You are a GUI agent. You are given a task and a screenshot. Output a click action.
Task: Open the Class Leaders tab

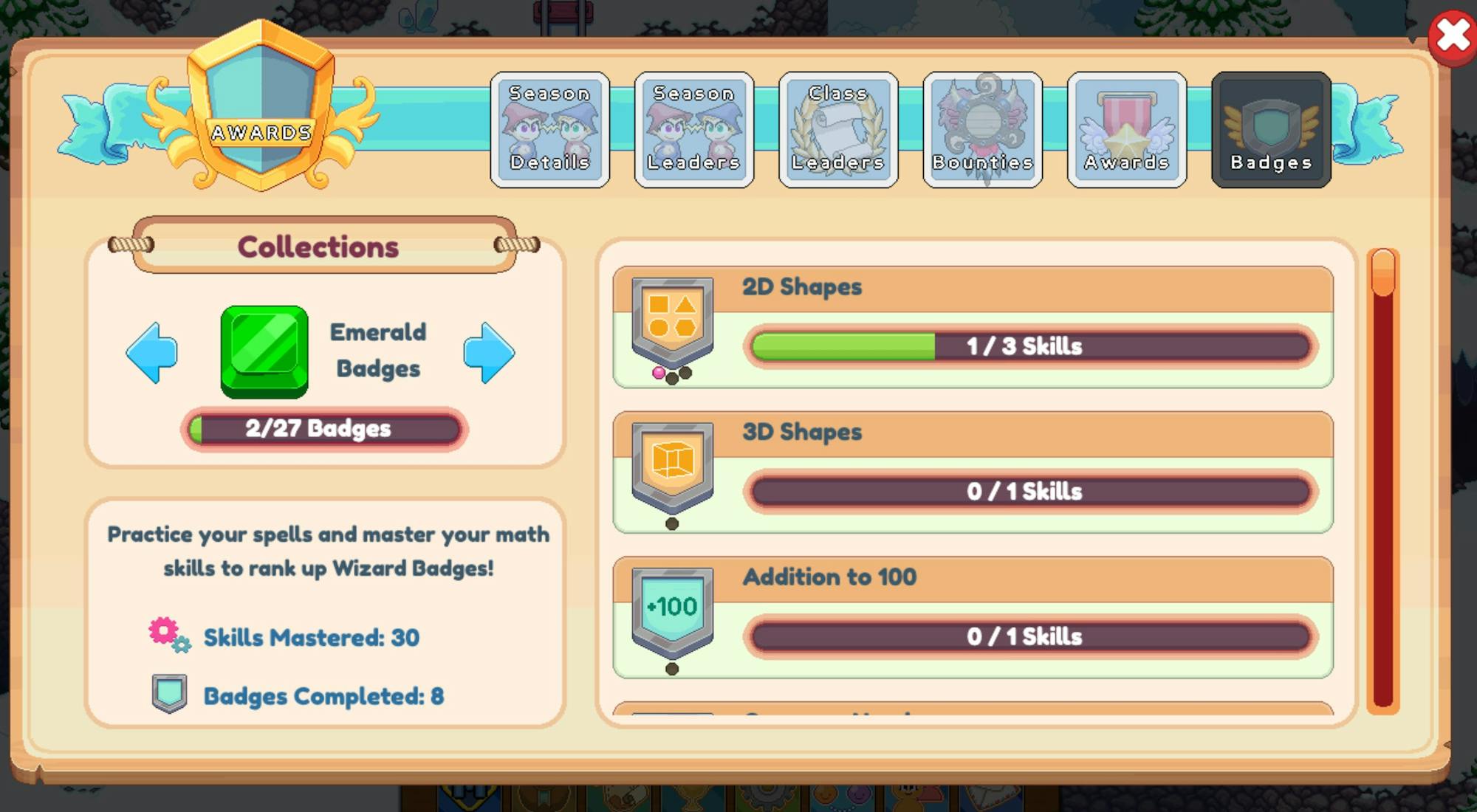click(x=837, y=129)
